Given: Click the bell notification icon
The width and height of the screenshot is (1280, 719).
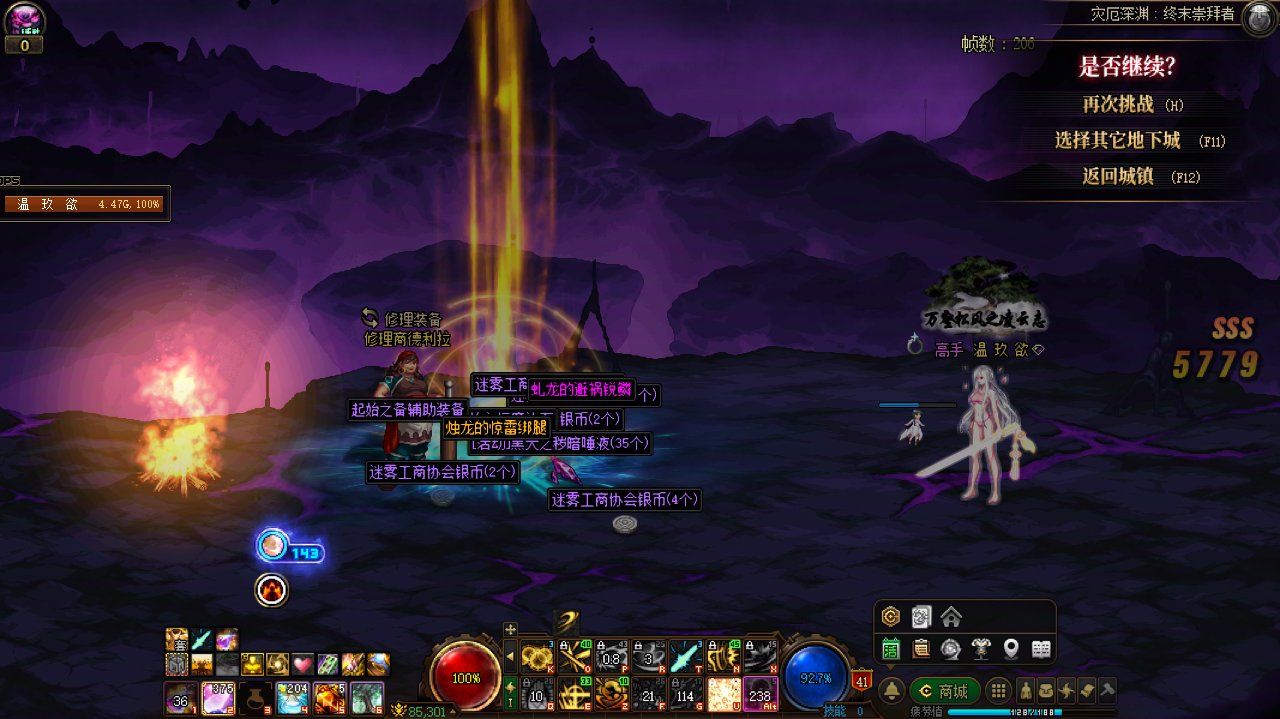Looking at the screenshot, I should pyautogui.click(x=892, y=691).
